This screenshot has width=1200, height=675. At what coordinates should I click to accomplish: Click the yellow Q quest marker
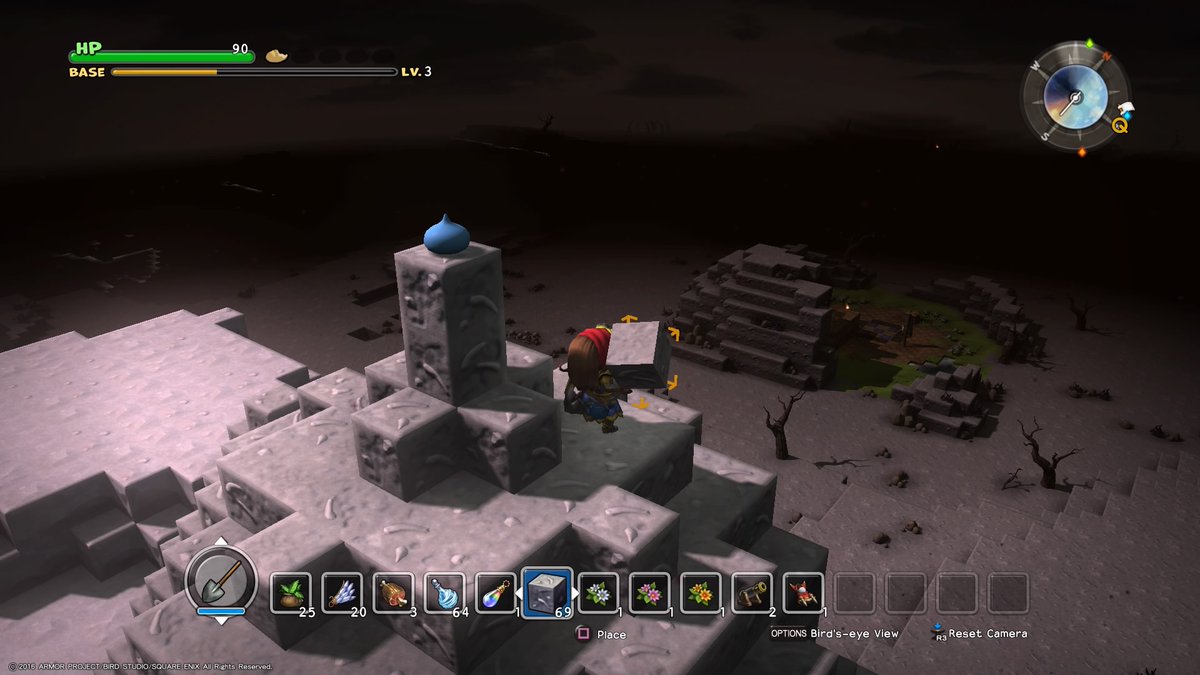(x=1120, y=126)
